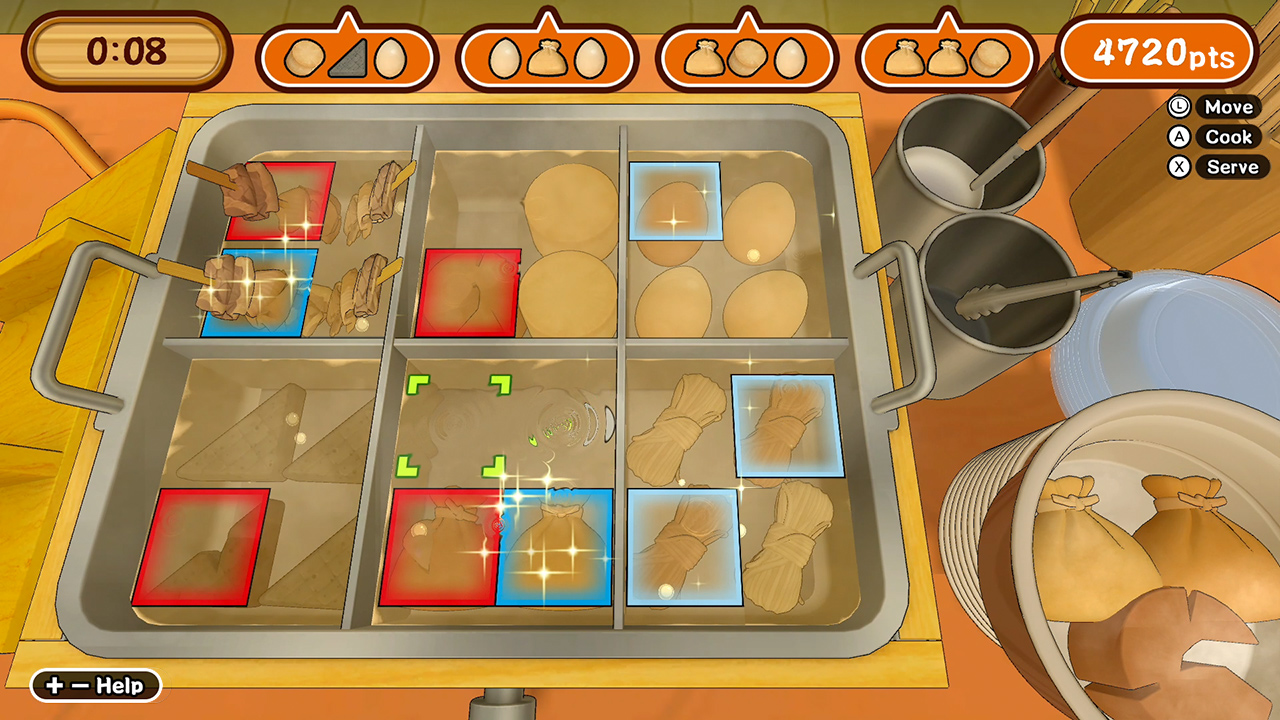Click the A button Cook control icon
The height and width of the screenshot is (720, 1280).
point(1181,137)
